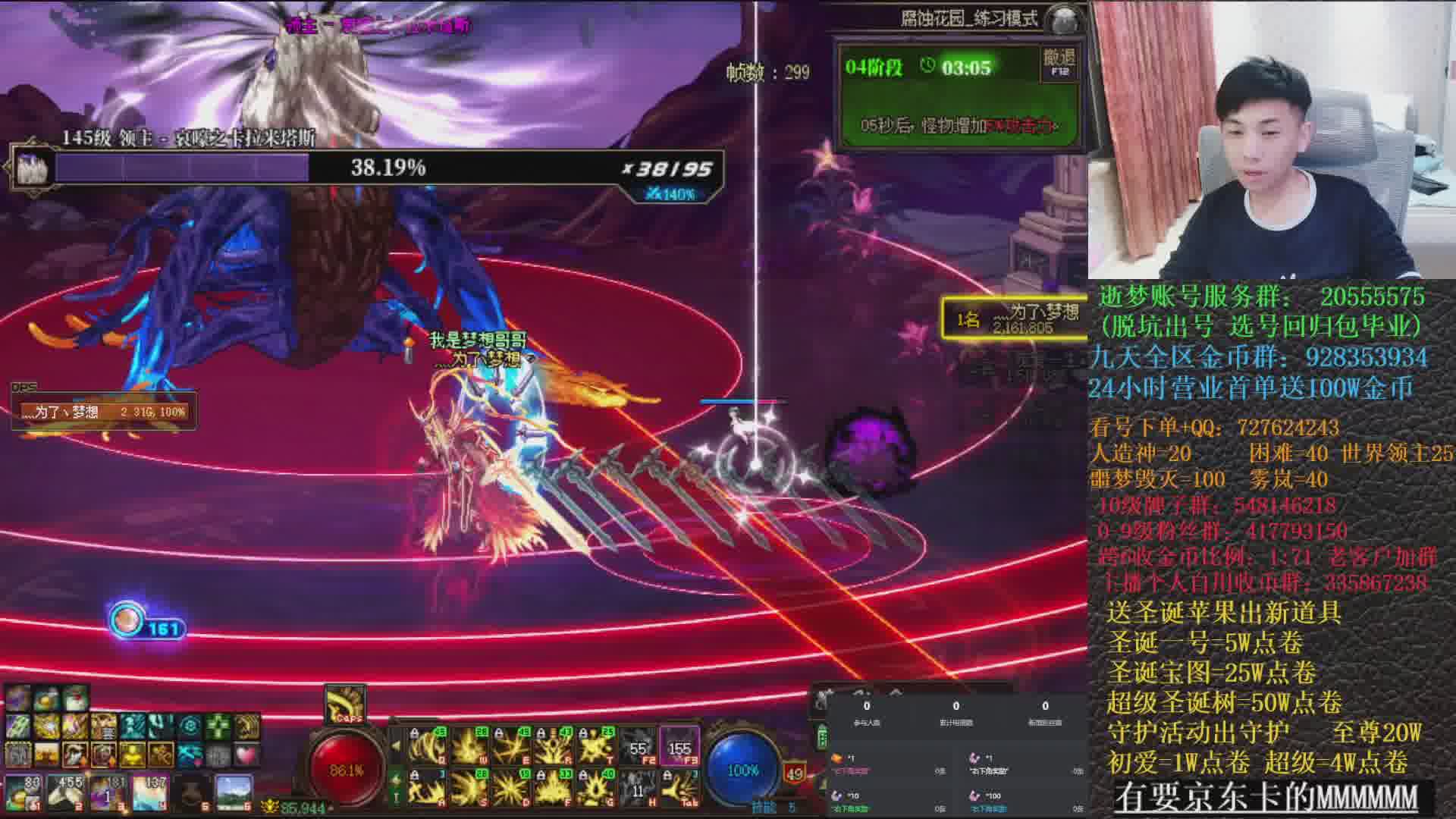Activate the skill bound to W
Image resolution: width=1456 pixels, height=819 pixels.
[x=470, y=747]
